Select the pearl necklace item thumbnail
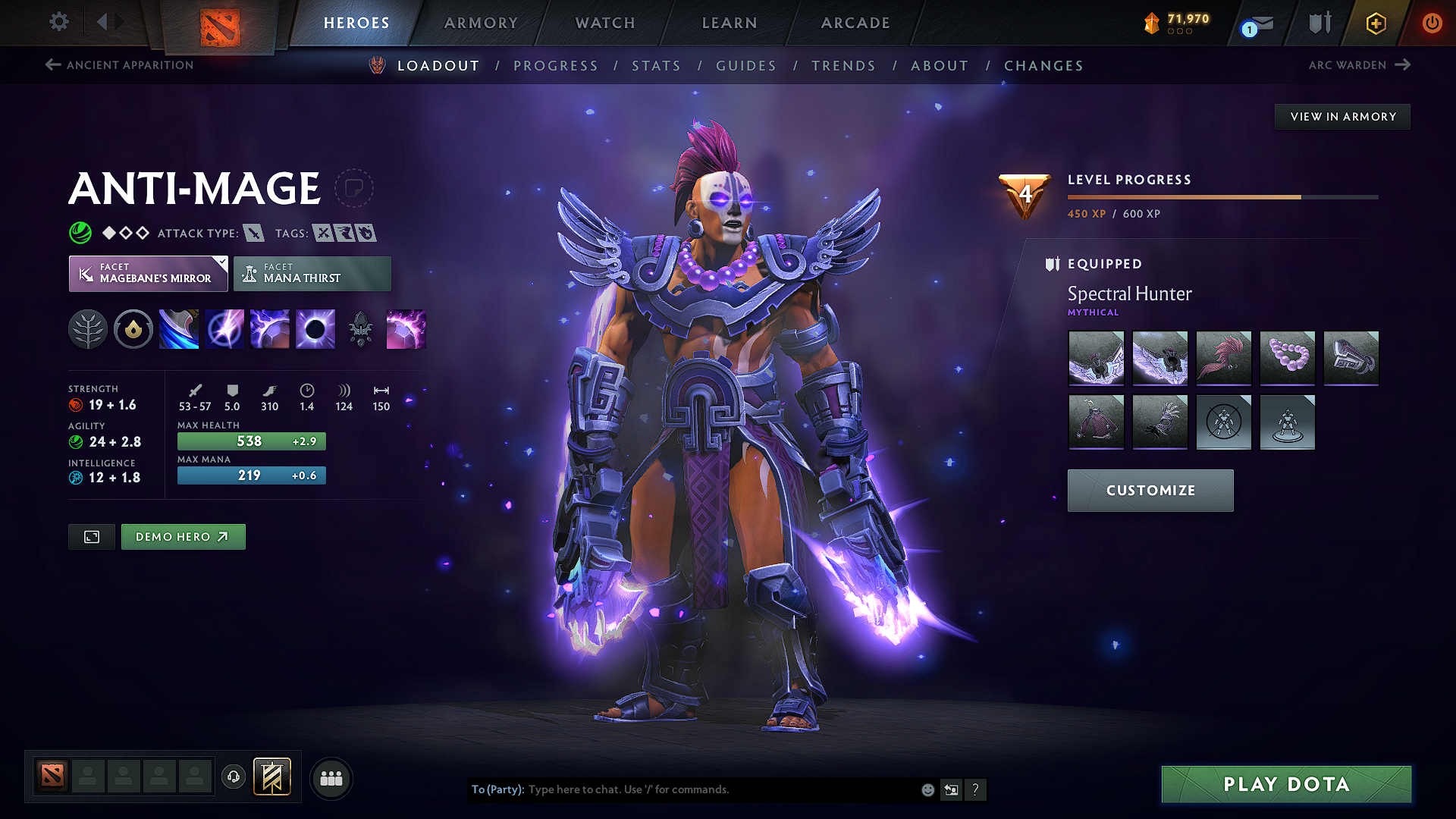The width and height of the screenshot is (1456, 819). (x=1287, y=359)
